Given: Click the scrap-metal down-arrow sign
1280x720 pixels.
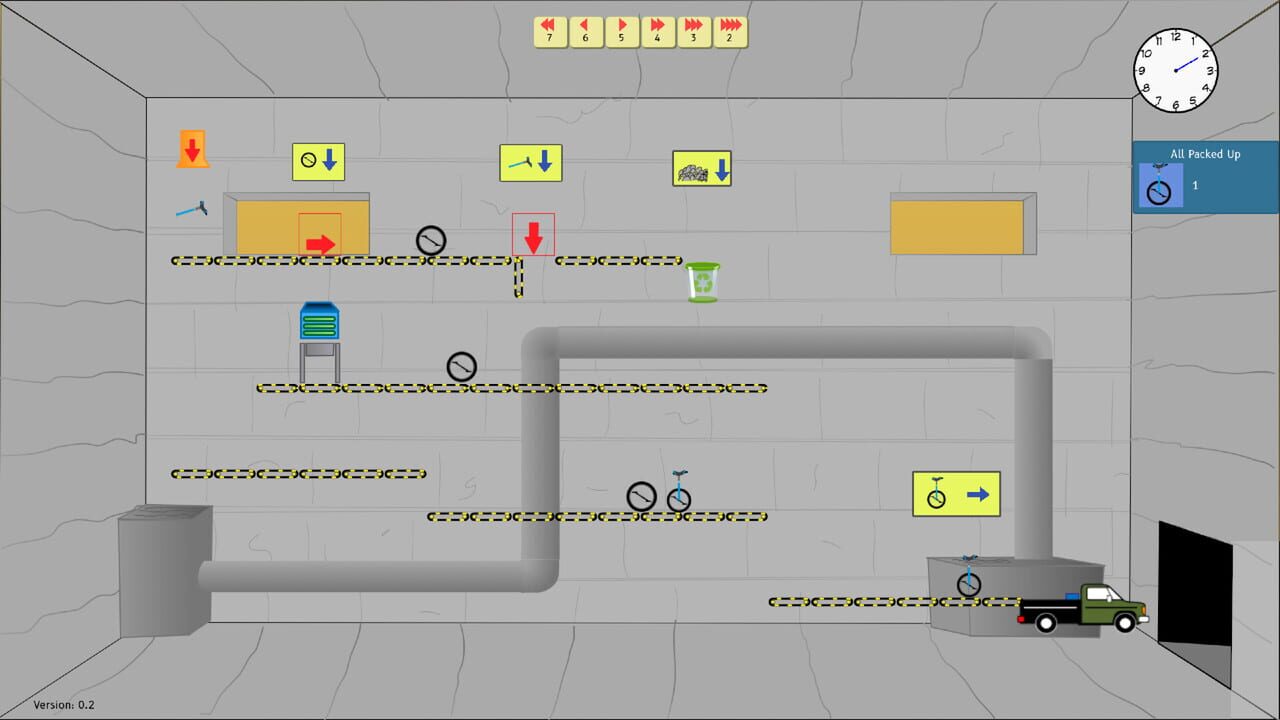Looking at the screenshot, I should 701,168.
